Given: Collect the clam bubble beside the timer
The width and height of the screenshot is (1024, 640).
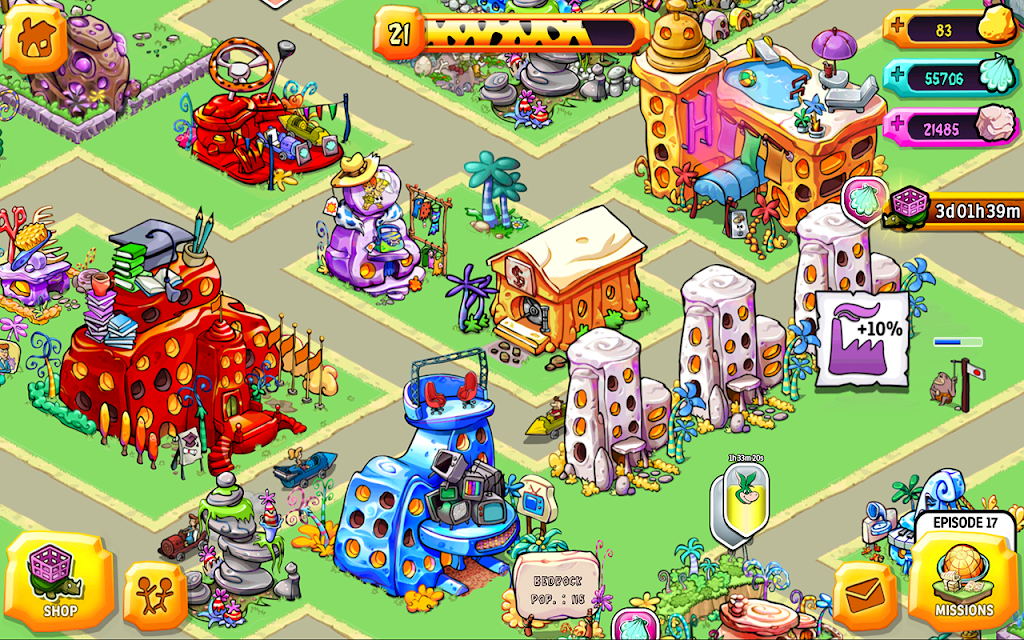Looking at the screenshot, I should tap(861, 198).
